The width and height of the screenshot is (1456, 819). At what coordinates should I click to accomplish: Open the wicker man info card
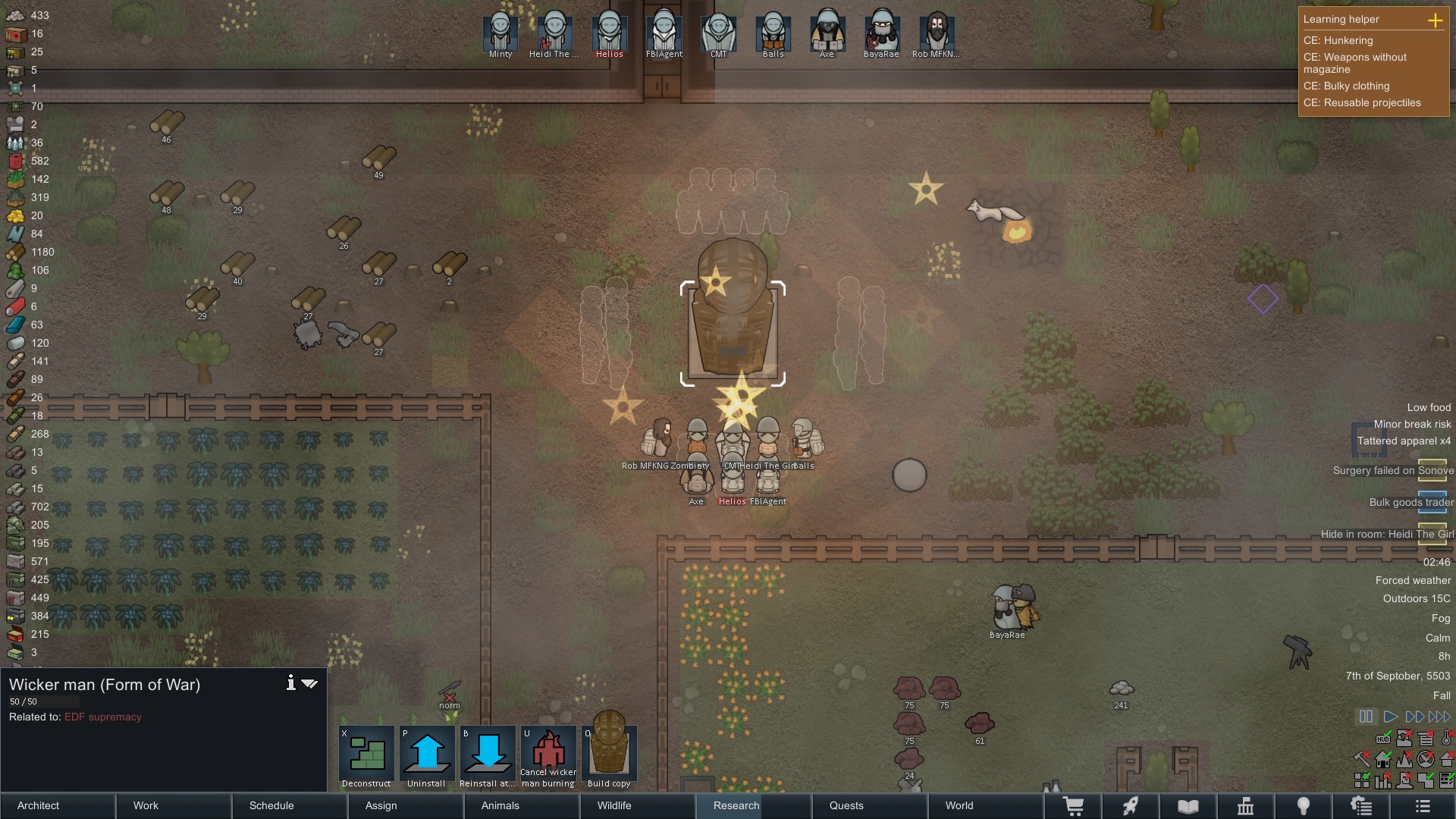(290, 683)
